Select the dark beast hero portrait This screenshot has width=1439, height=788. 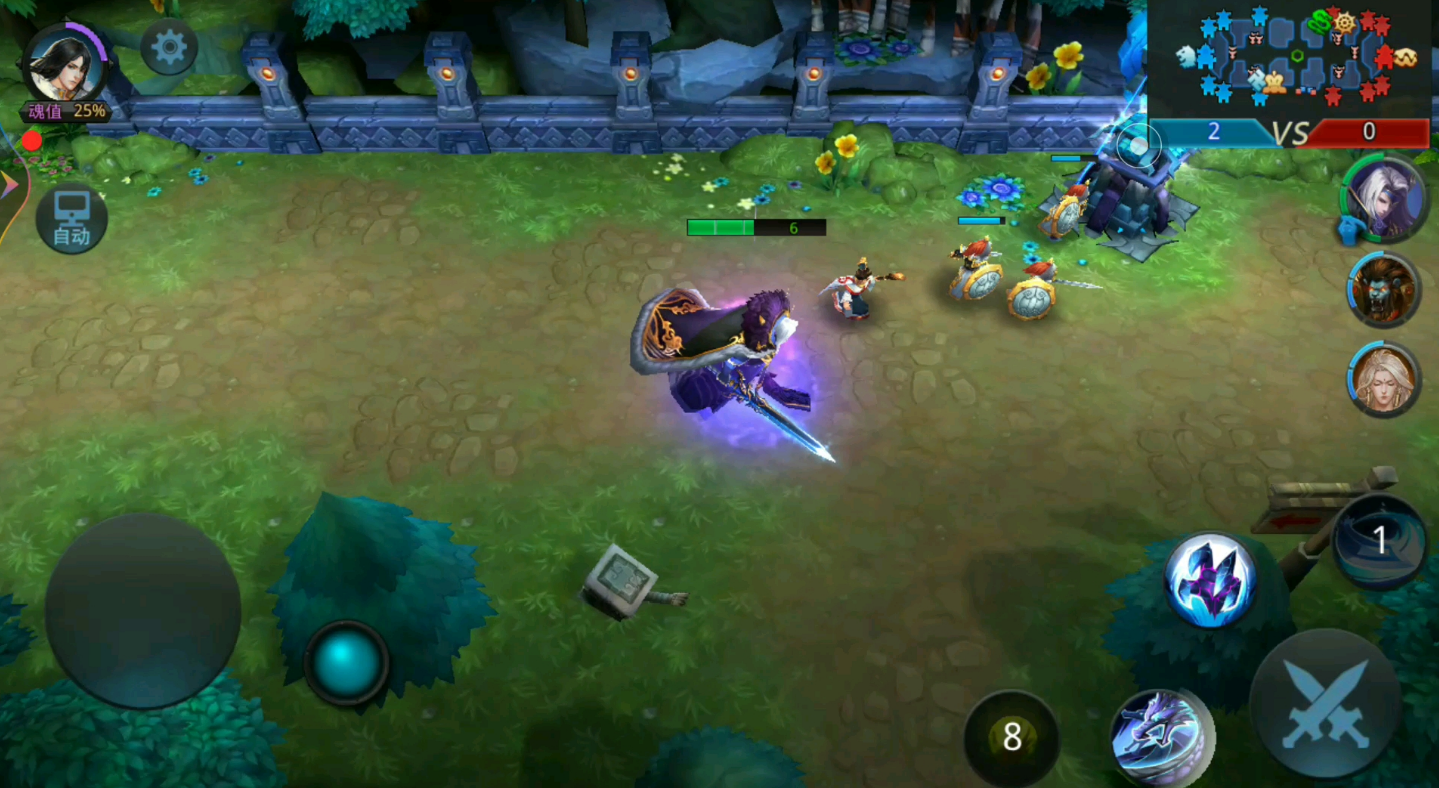1384,291
